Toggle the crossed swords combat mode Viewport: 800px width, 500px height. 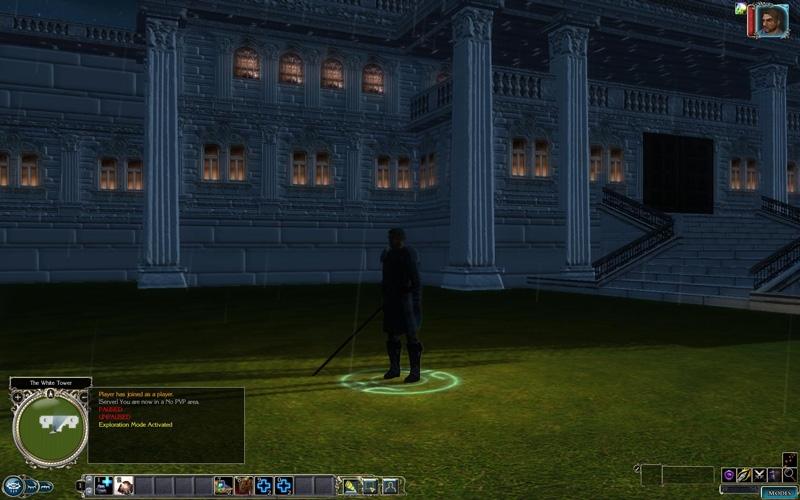760,474
